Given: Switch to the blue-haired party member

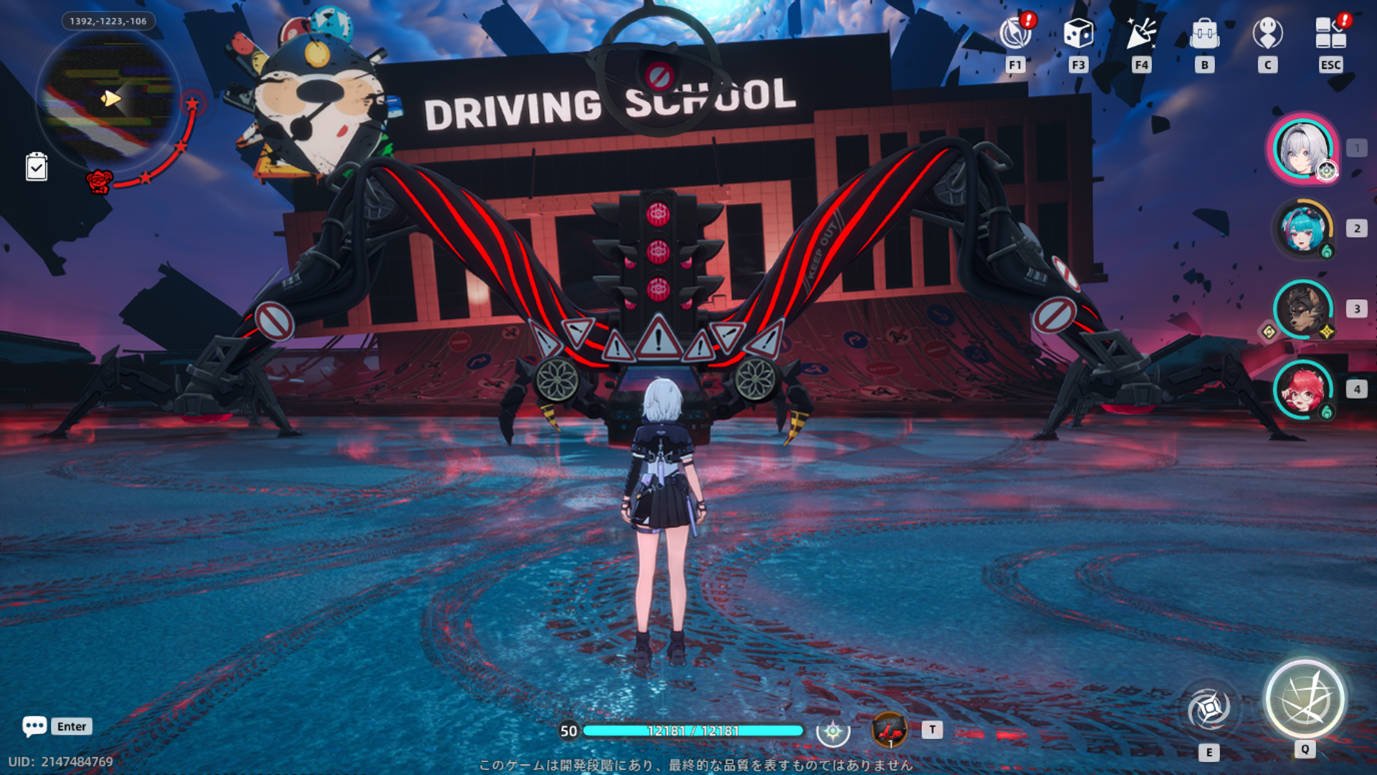Looking at the screenshot, I should [1303, 229].
